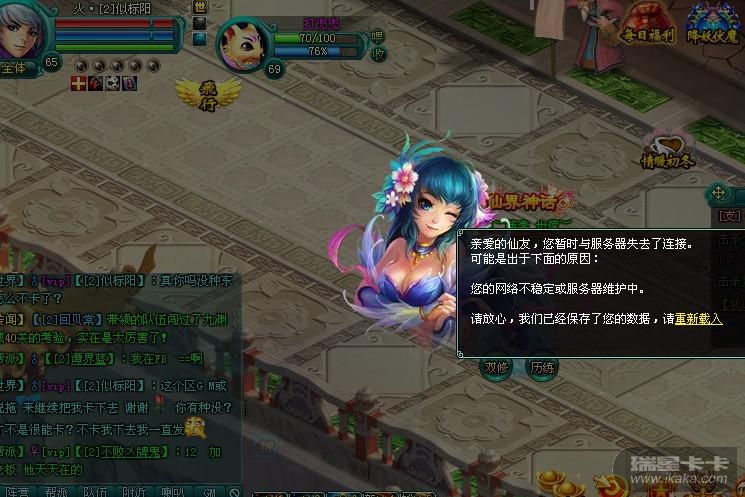Activate the 飞行 flight winged button
Image resolution: width=745 pixels, height=497 pixels.
197,94
